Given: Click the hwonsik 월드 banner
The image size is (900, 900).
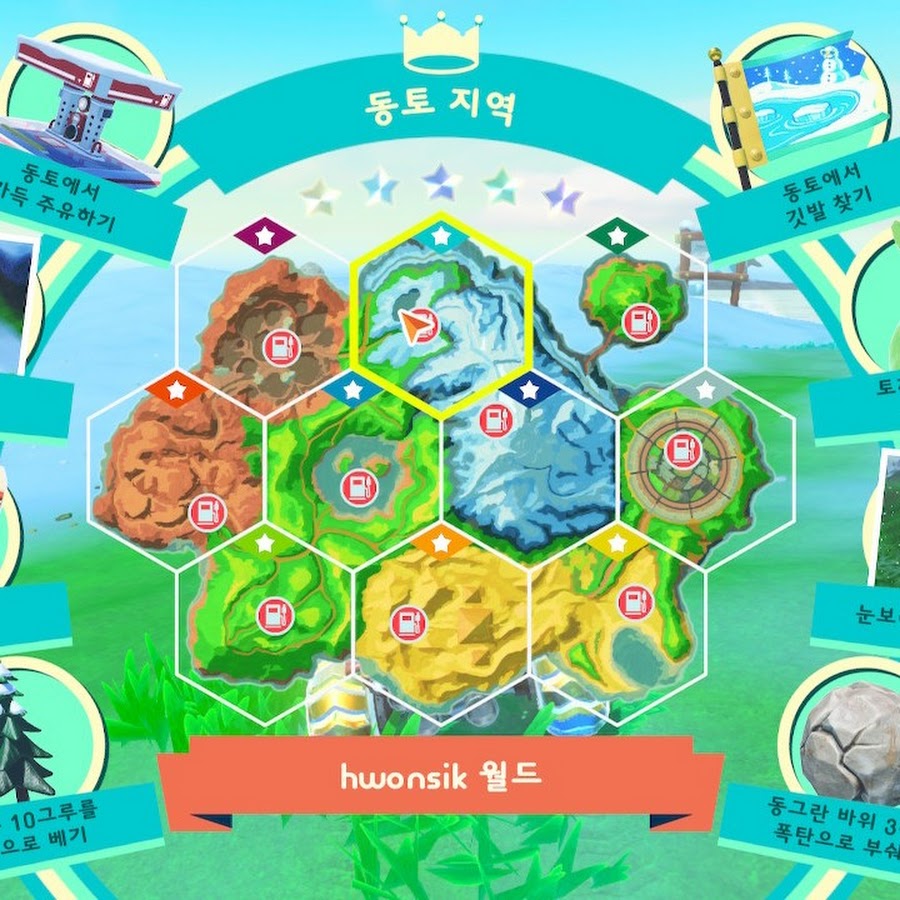Looking at the screenshot, I should tap(440, 777).
